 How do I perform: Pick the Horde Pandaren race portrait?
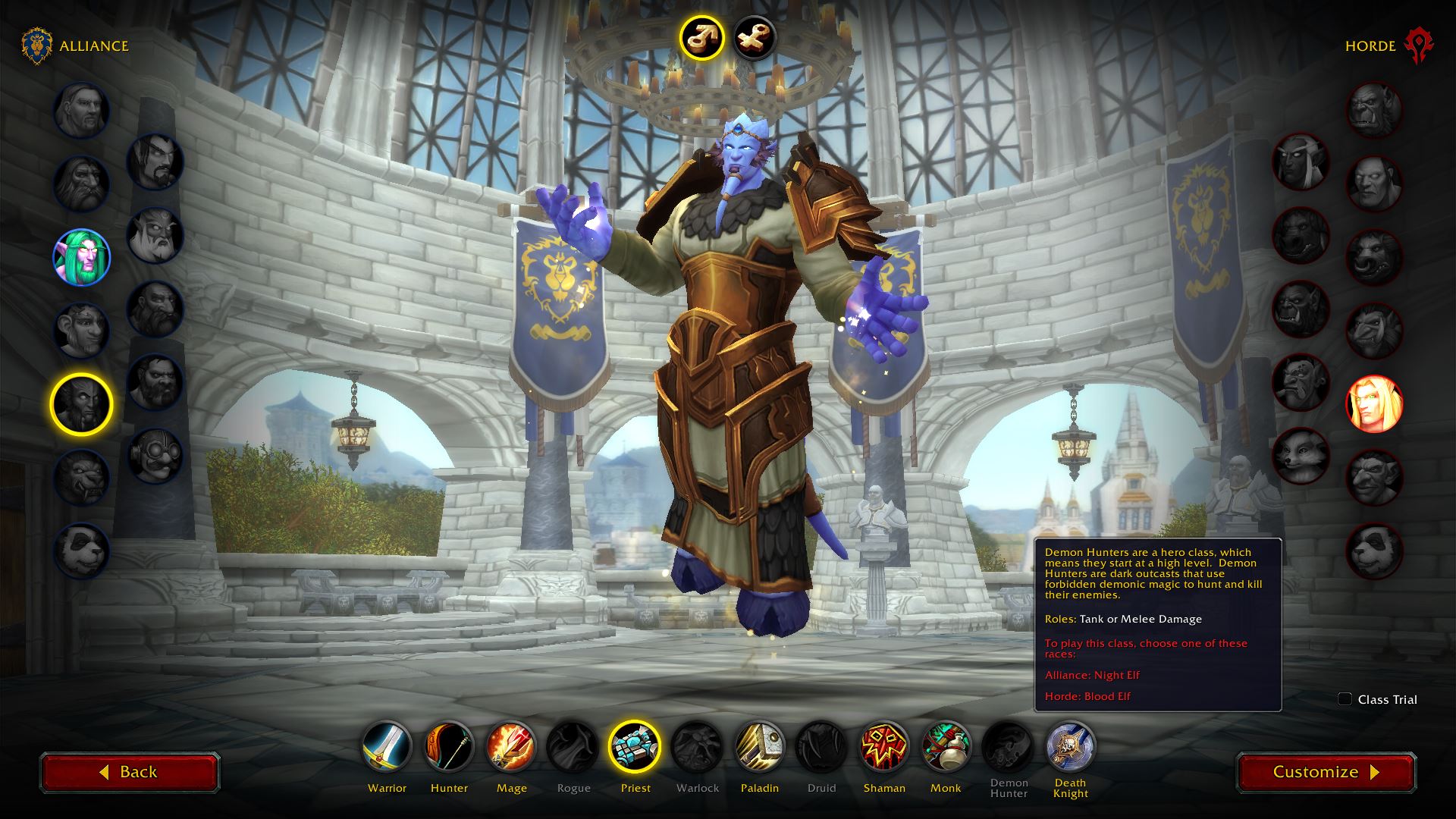pyautogui.click(x=1374, y=551)
